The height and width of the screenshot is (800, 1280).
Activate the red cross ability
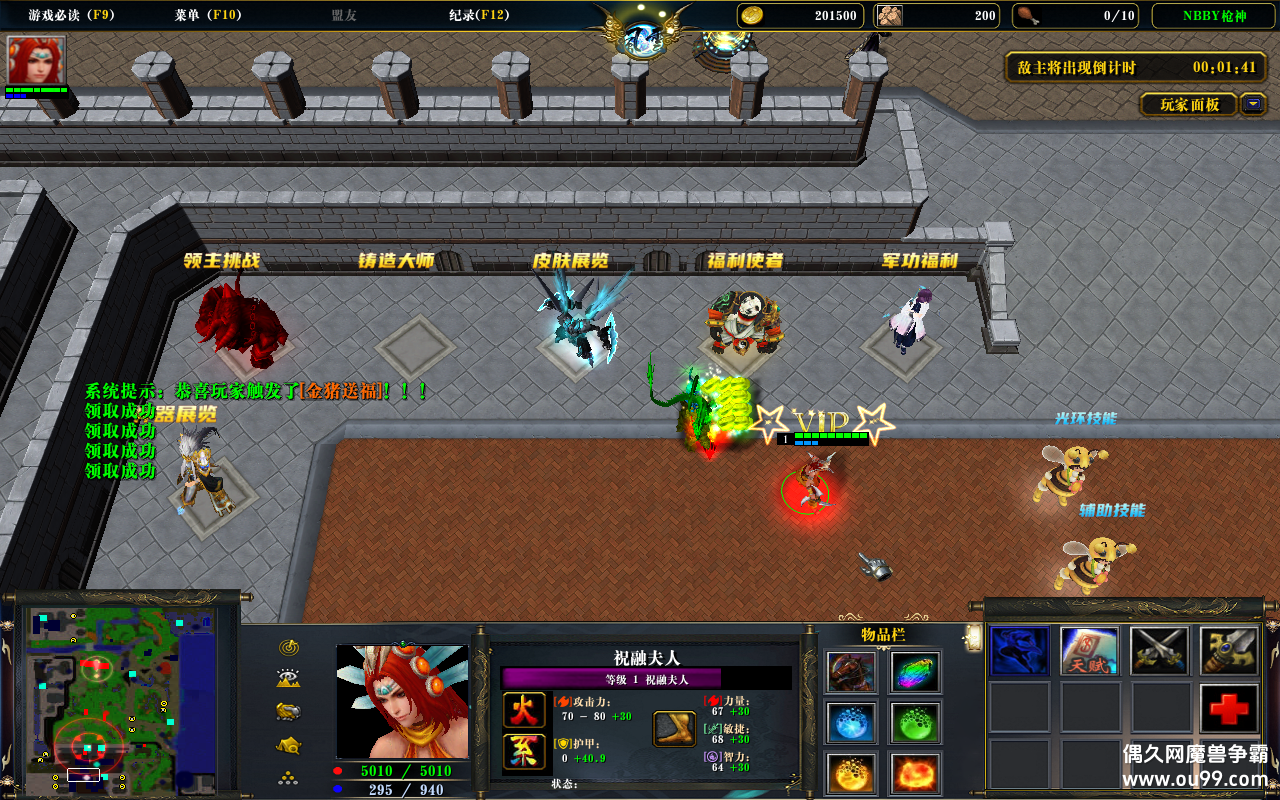point(1229,709)
